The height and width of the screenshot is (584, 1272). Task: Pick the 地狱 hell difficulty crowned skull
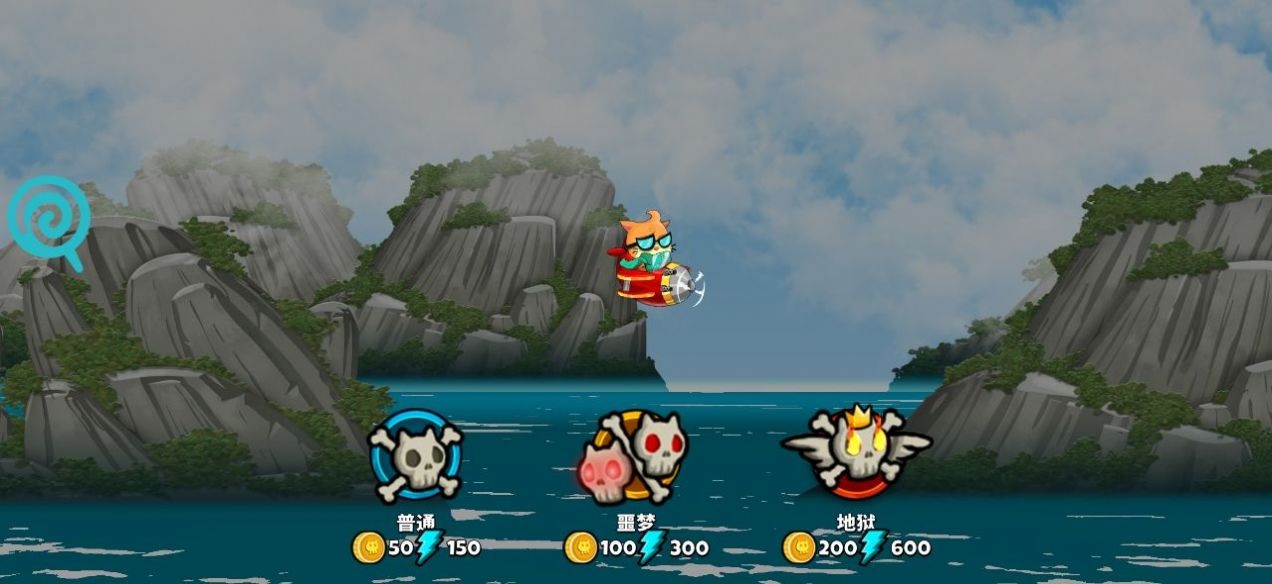[857, 451]
